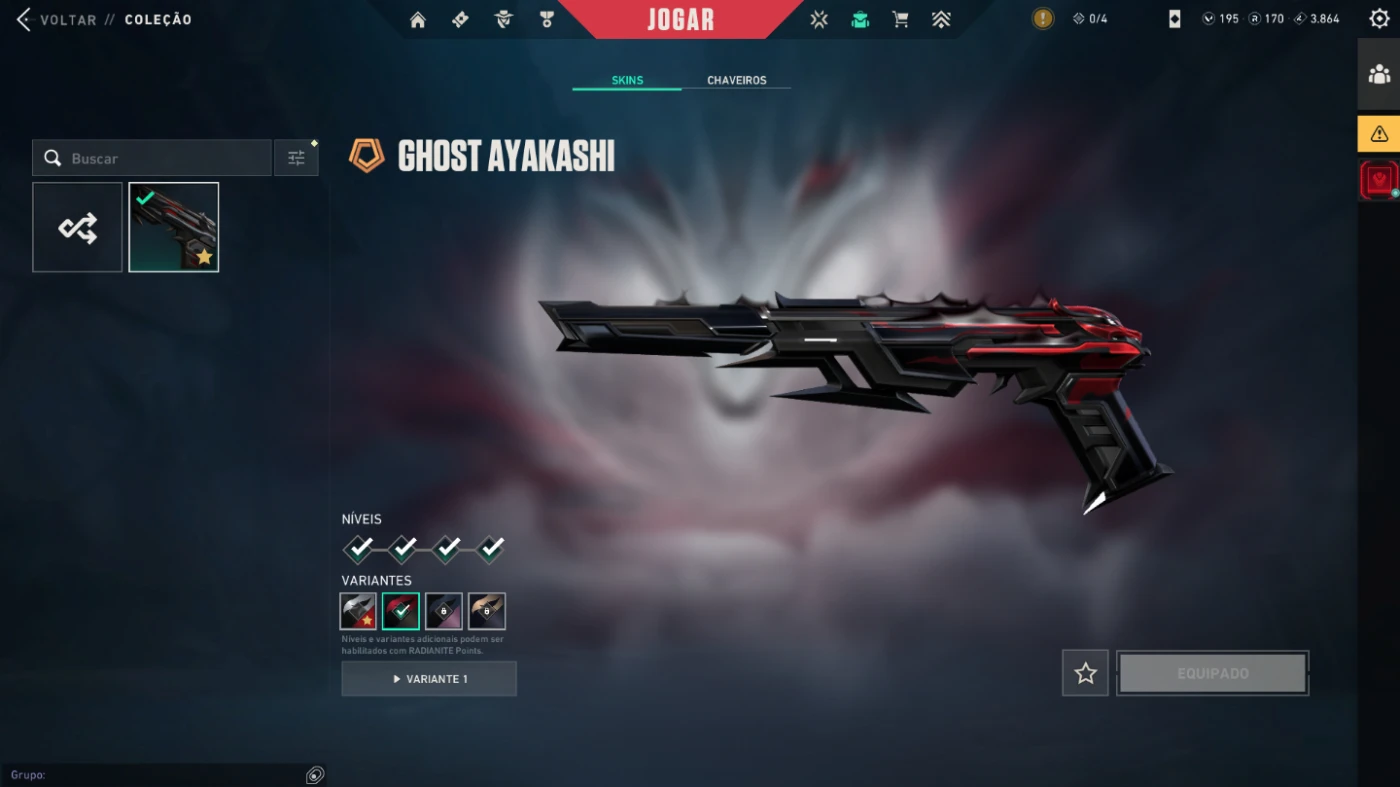Image resolution: width=1400 pixels, height=787 pixels.
Task: Choose the random skin shuffle tile
Action: pyautogui.click(x=78, y=227)
